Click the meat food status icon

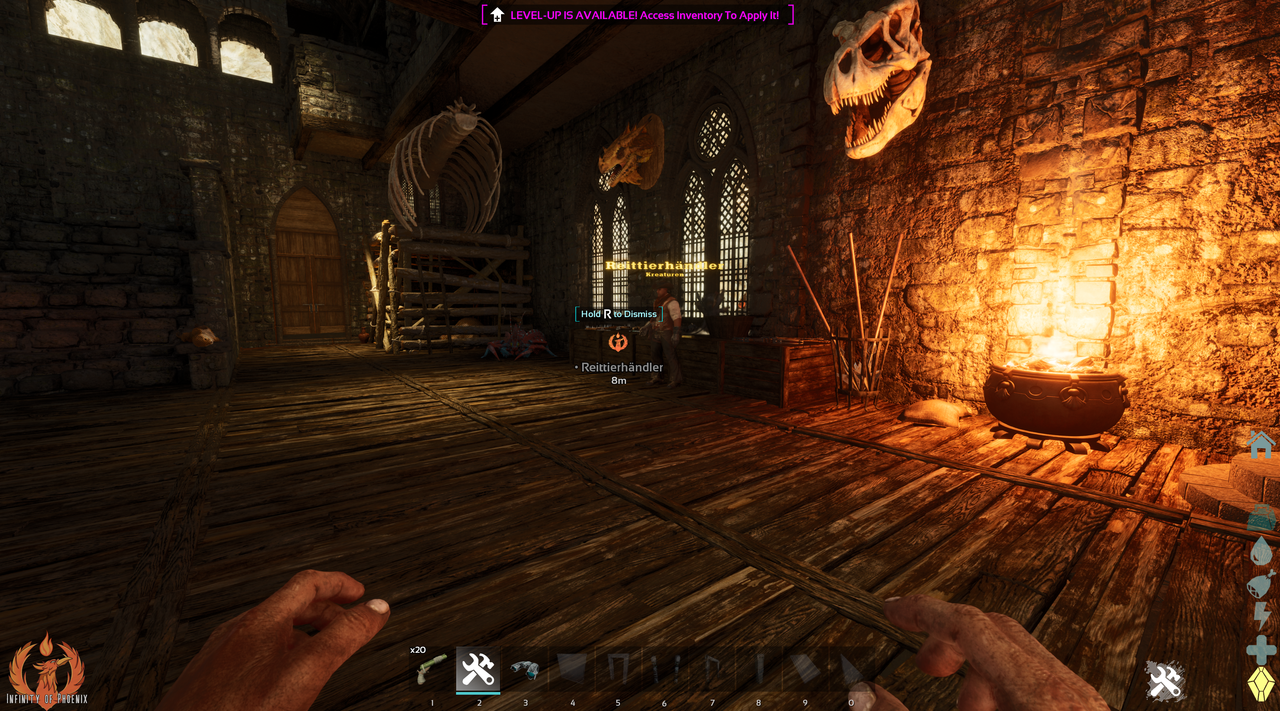point(1261,583)
